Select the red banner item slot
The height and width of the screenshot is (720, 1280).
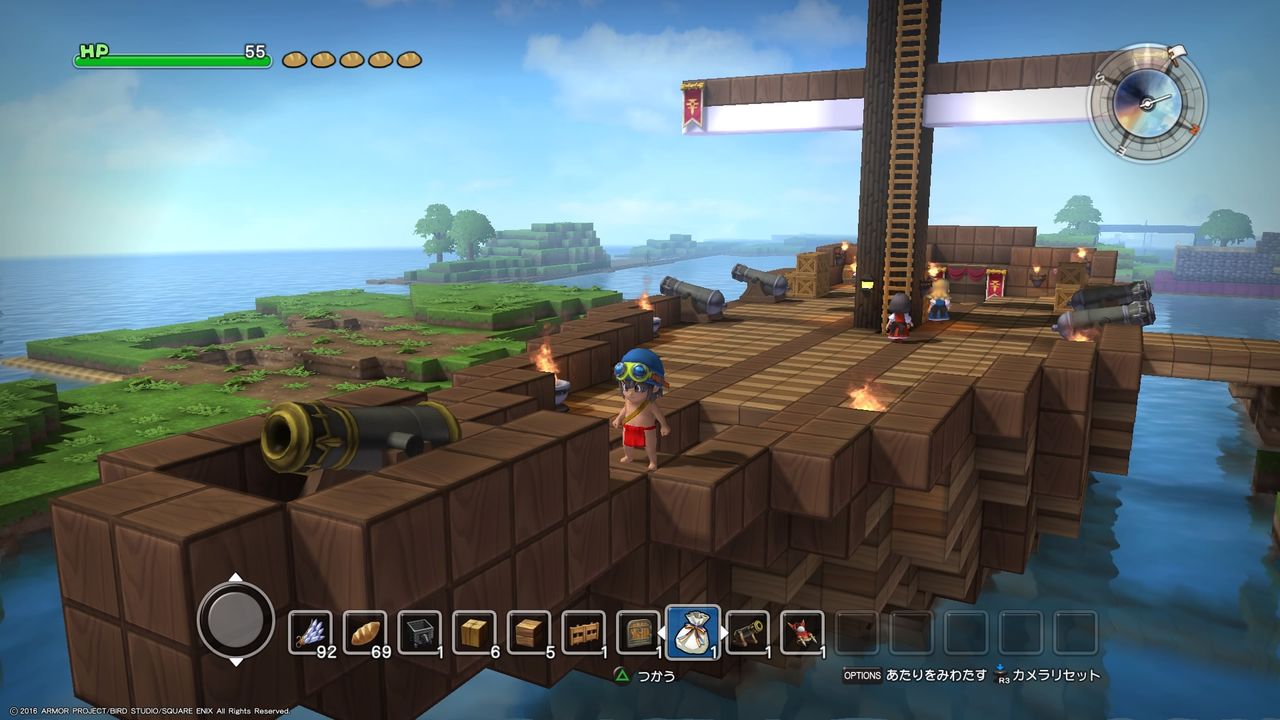pyautogui.click(x=802, y=632)
